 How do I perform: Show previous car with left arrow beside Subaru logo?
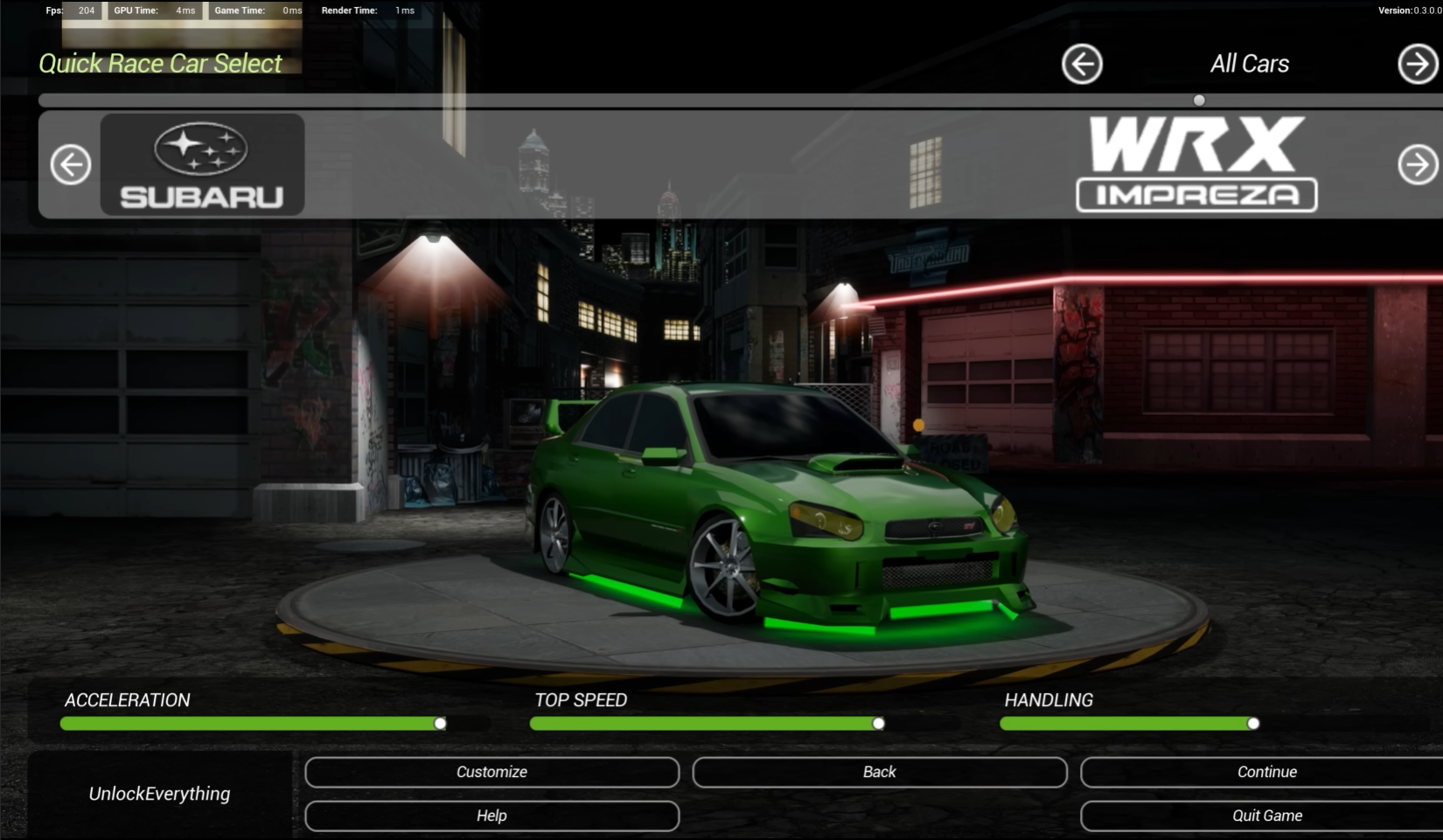click(71, 164)
